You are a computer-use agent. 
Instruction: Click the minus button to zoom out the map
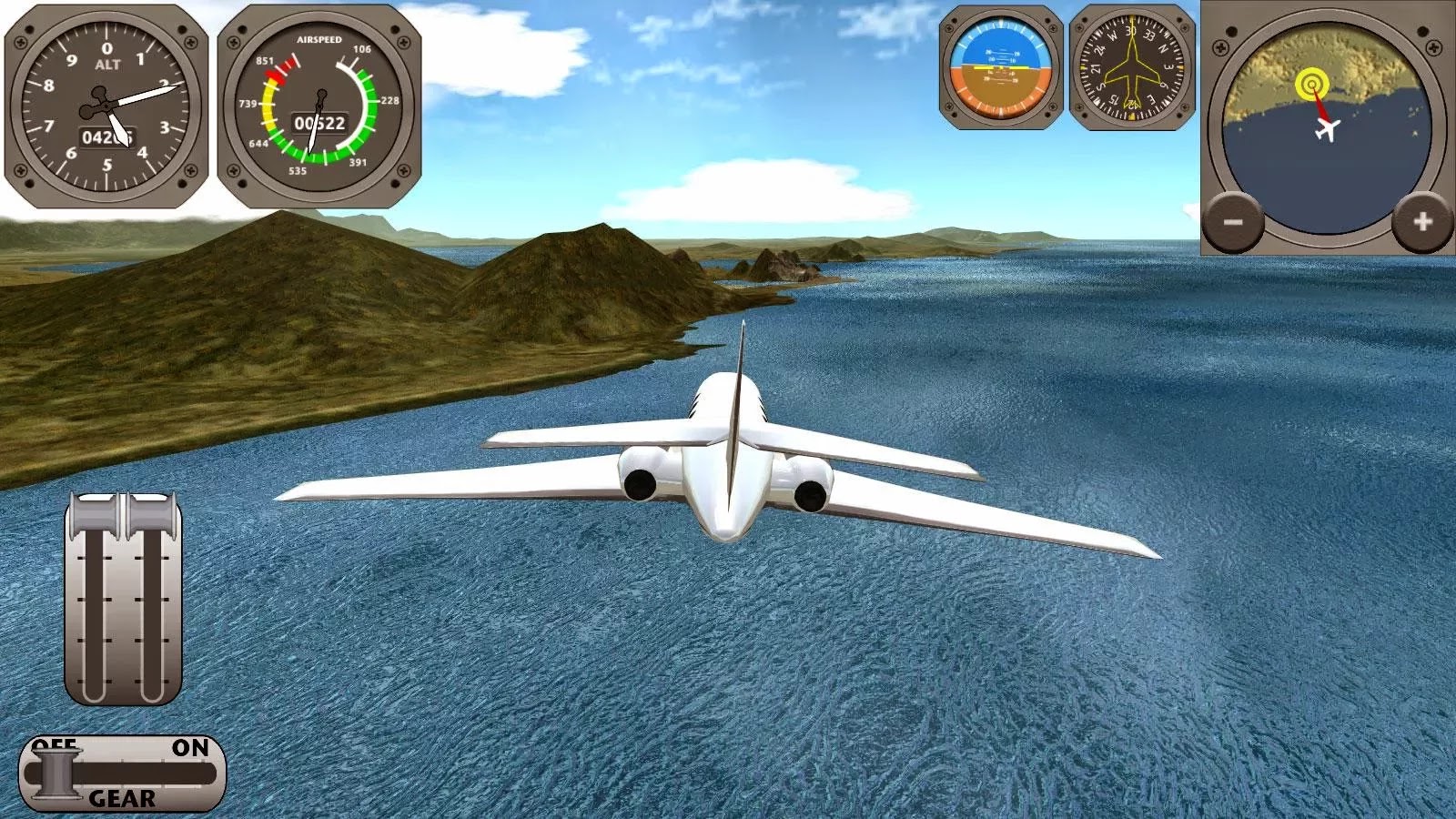(x=1233, y=219)
